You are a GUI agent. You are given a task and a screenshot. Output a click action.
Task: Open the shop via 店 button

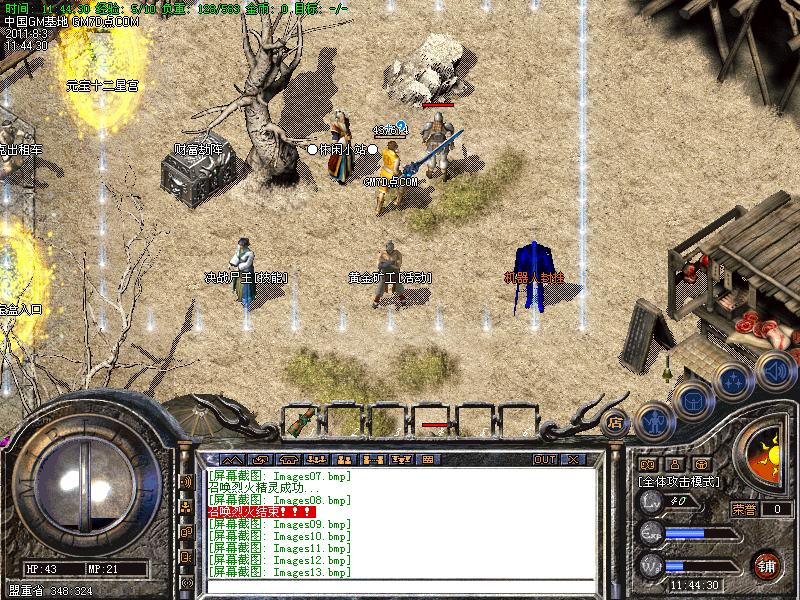tap(616, 422)
